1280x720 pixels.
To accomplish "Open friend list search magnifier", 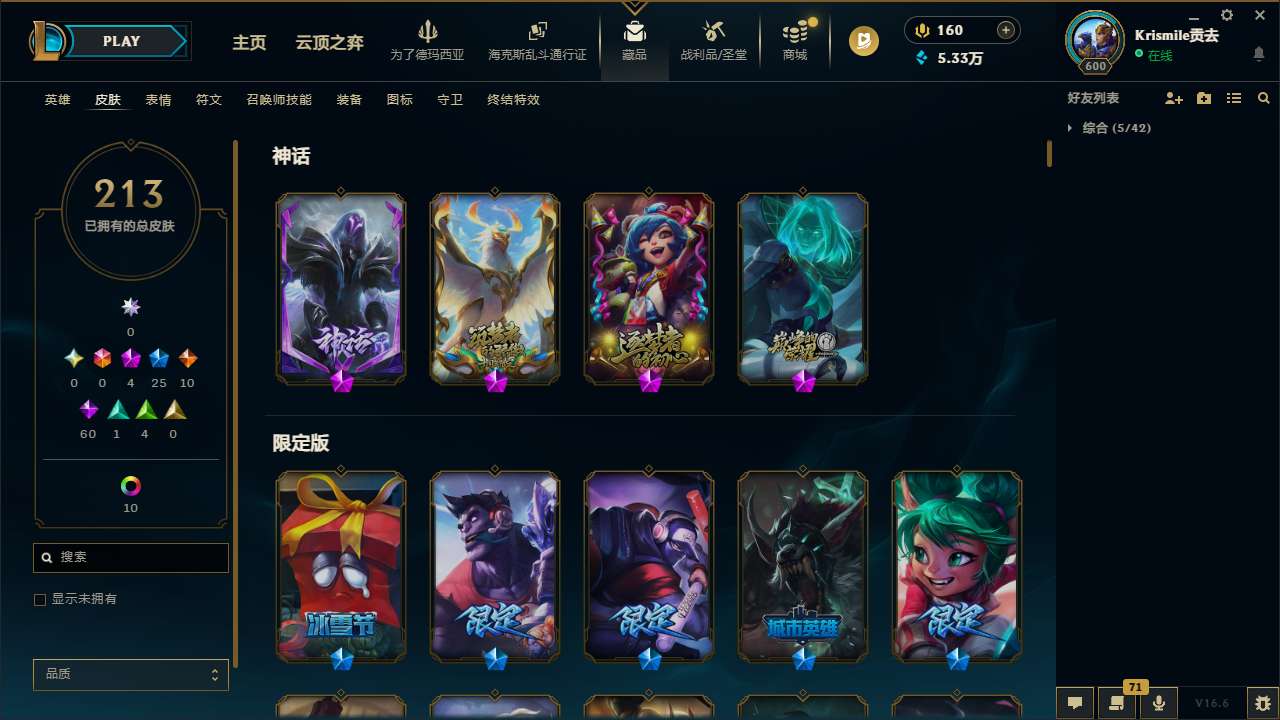I will [x=1264, y=98].
